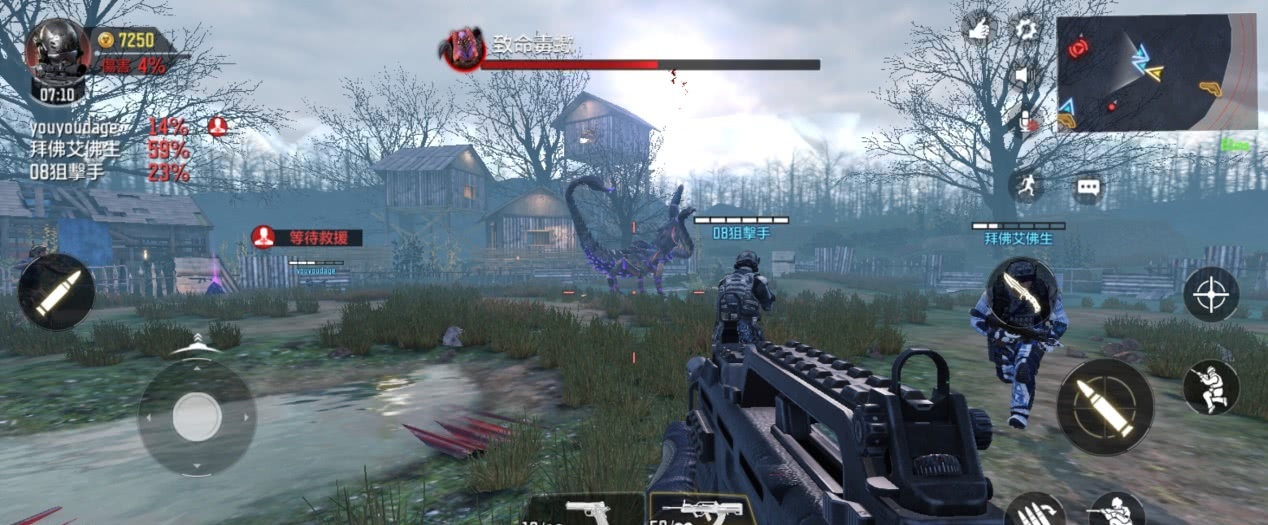
Task: Fire using the right bullet button
Action: (1105, 406)
